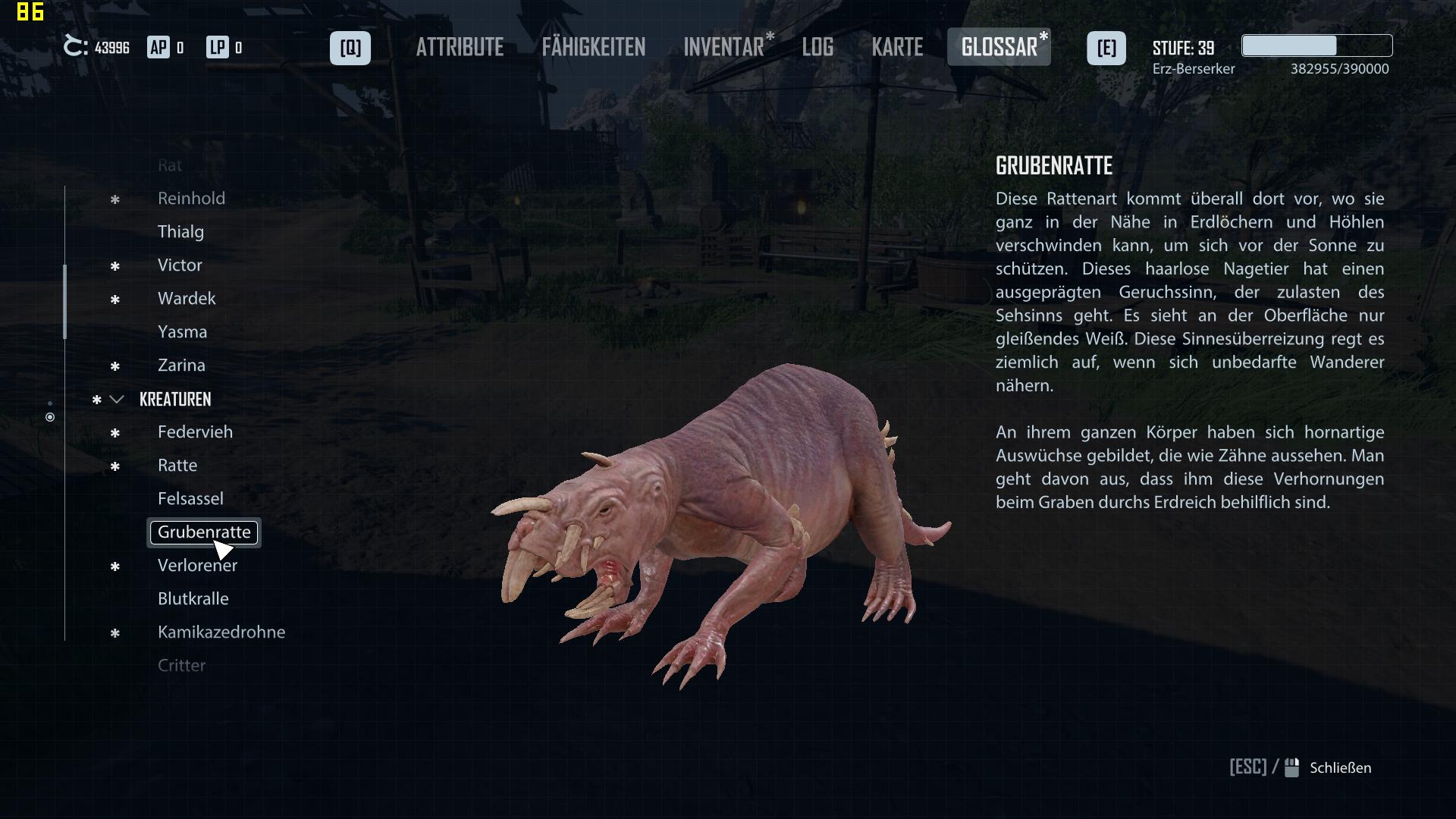Show the Zarina entry
This screenshot has height=819, width=1456.
pyautogui.click(x=181, y=366)
